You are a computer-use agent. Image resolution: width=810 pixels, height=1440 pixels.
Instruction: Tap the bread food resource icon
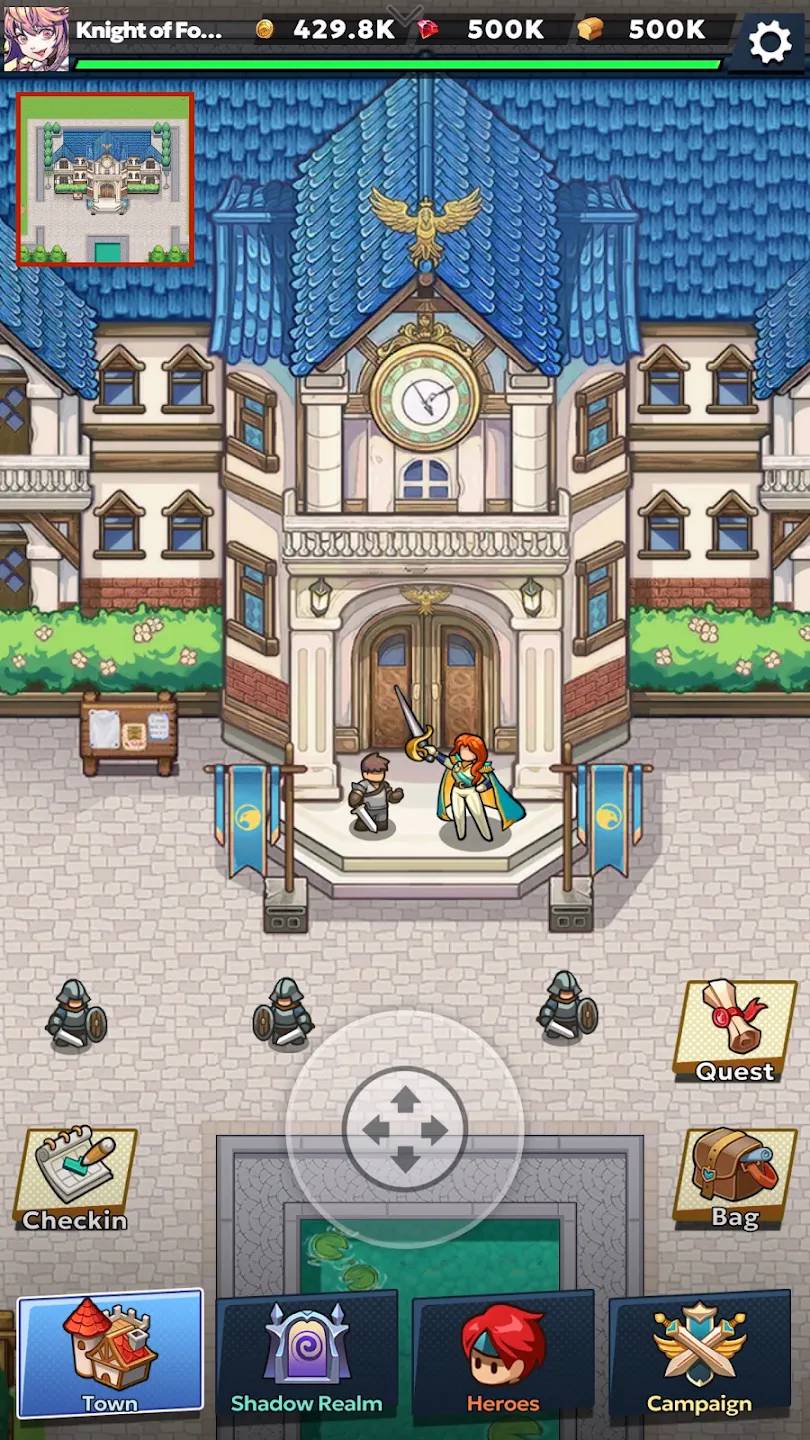[591, 29]
